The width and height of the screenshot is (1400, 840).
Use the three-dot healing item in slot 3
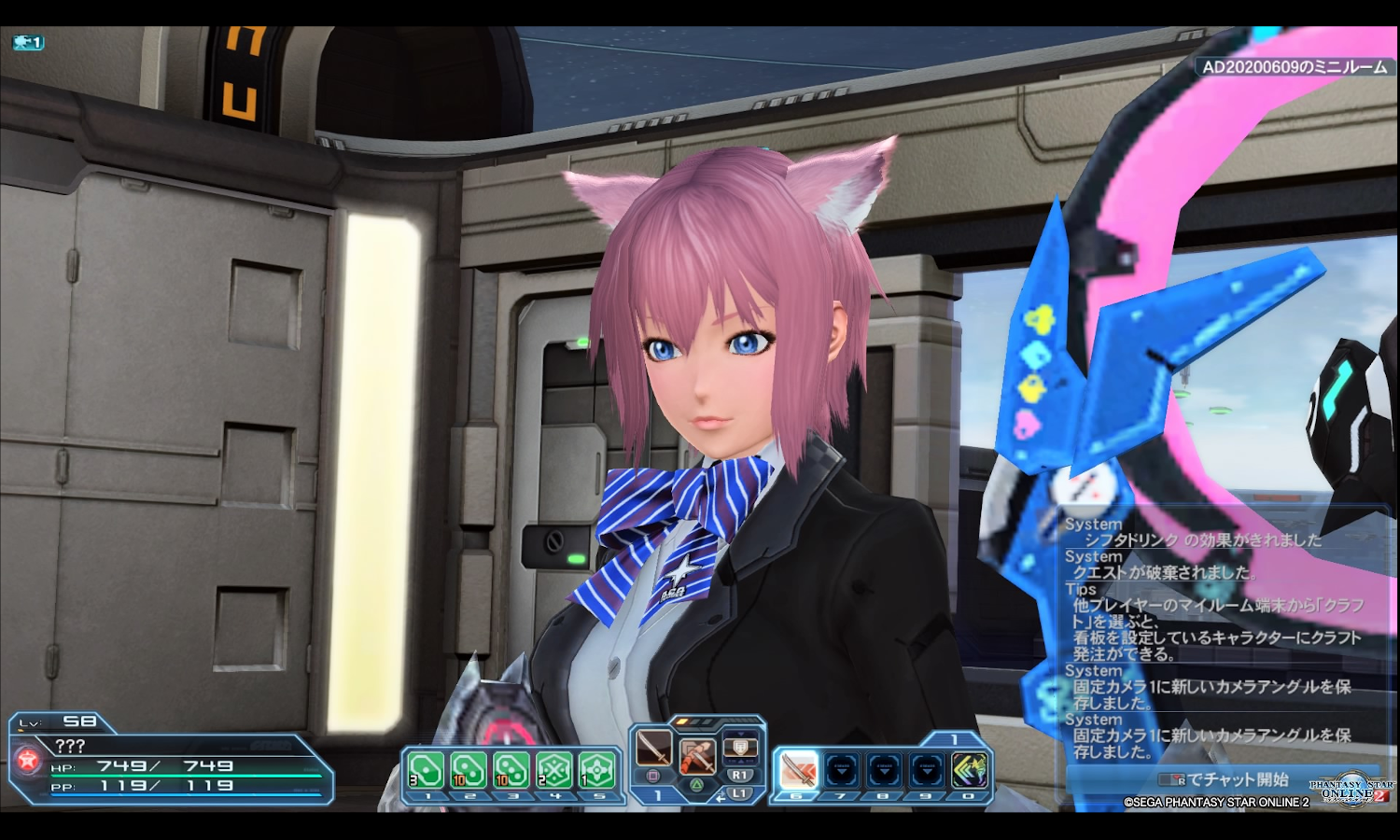click(x=511, y=771)
